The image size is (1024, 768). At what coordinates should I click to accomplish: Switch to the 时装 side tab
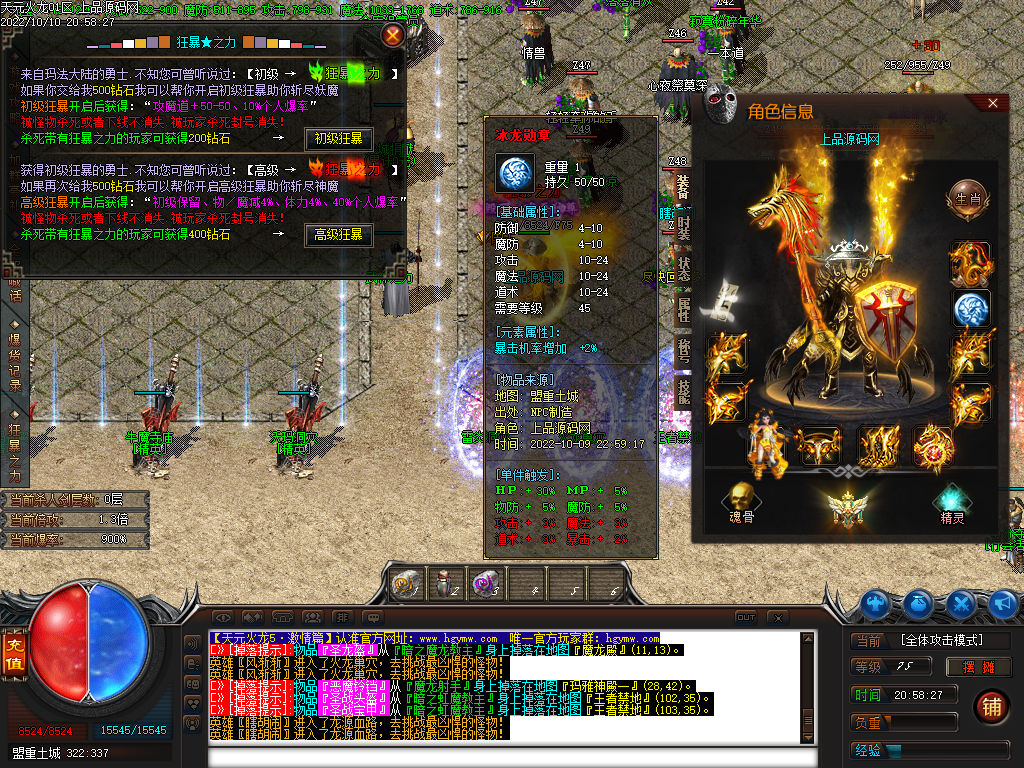[x=684, y=229]
